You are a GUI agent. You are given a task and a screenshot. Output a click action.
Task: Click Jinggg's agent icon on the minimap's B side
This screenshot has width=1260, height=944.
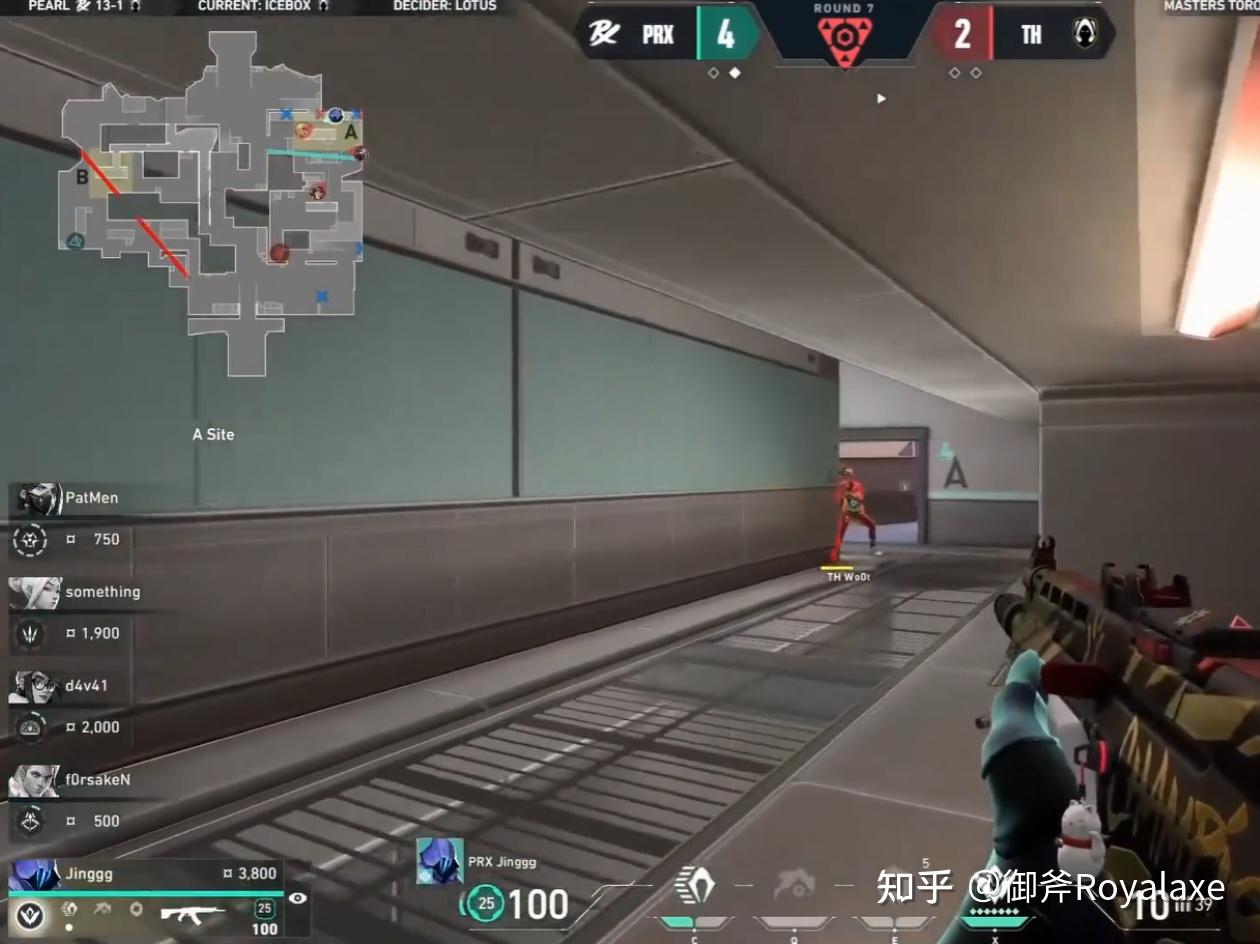(75, 240)
